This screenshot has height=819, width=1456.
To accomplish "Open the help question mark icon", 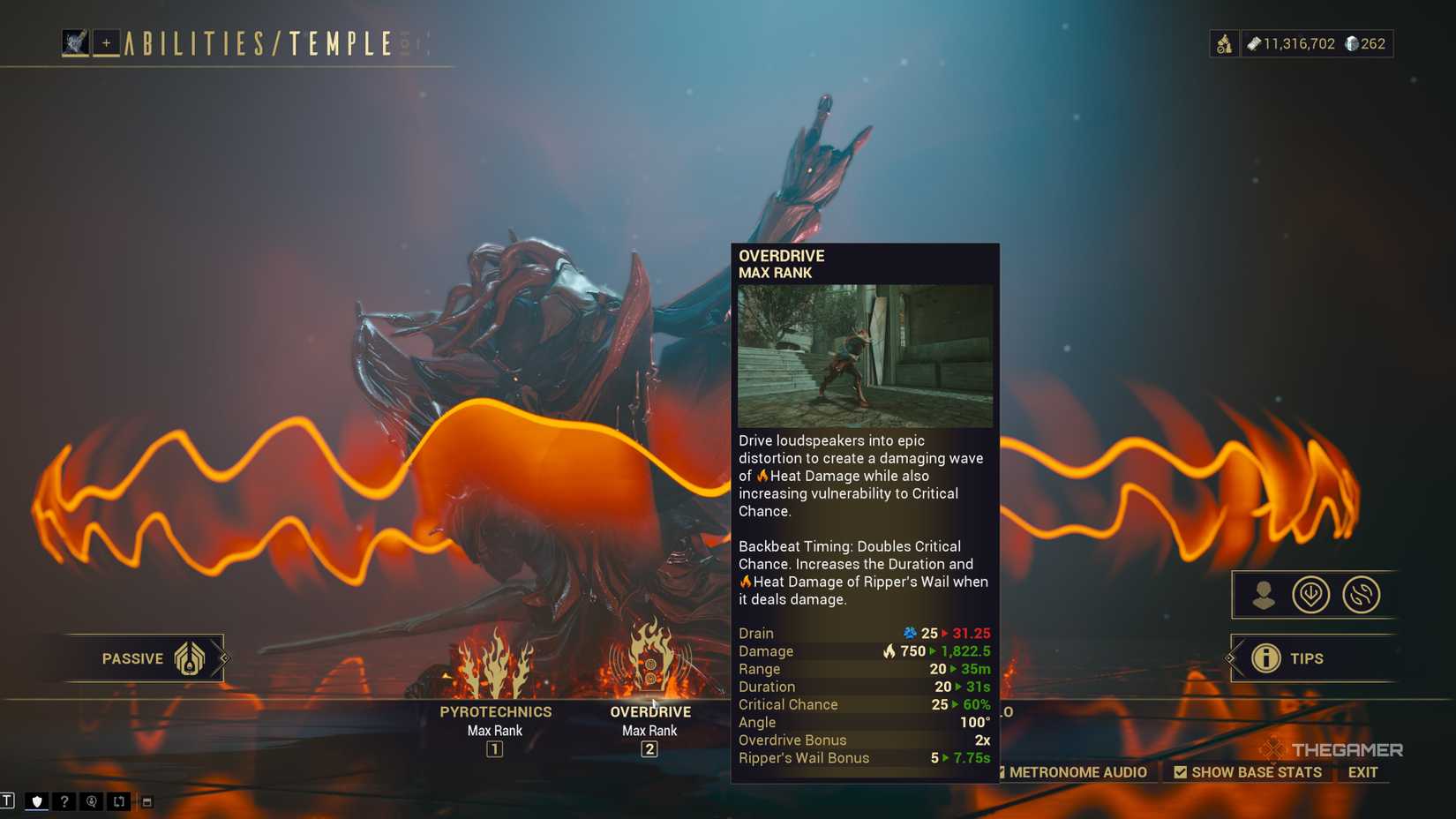I will pos(64,801).
